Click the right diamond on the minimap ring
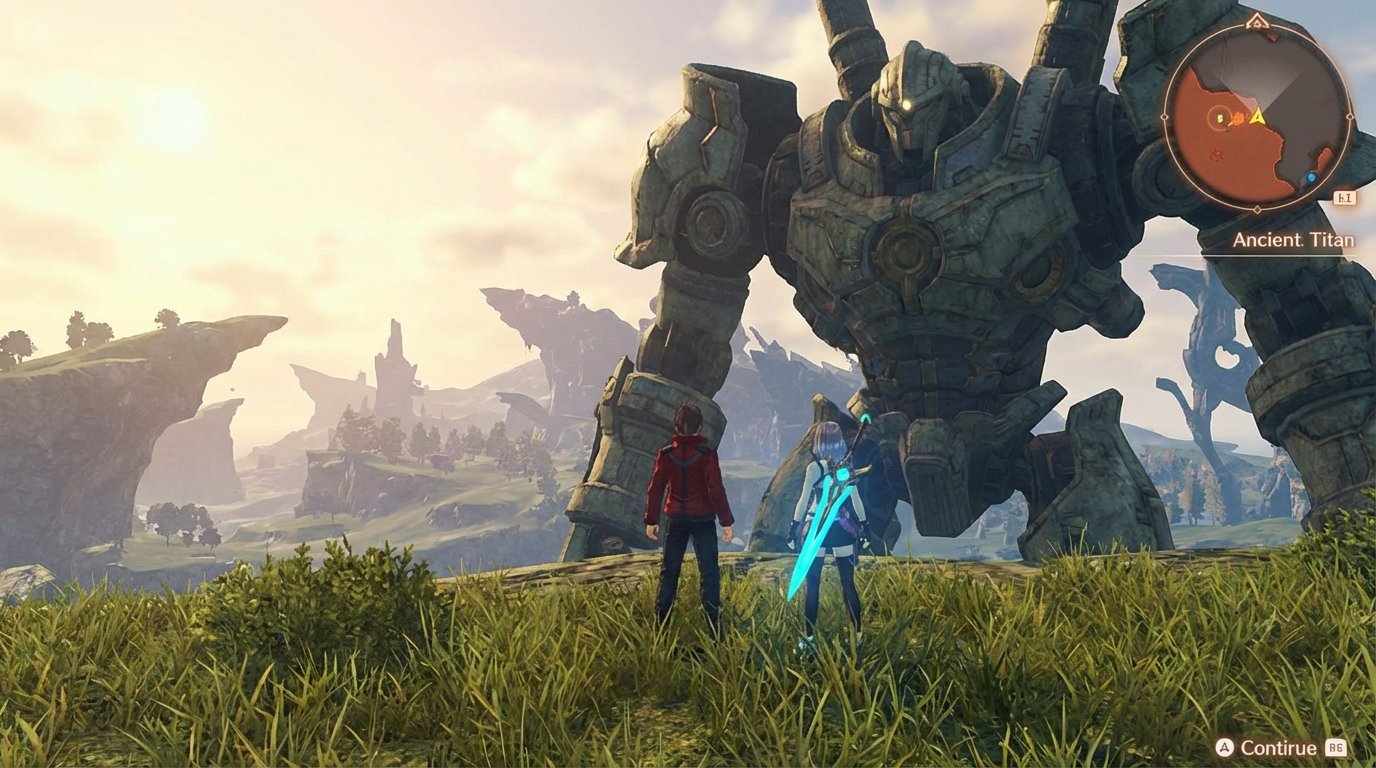Screen dimensions: 1376x768 (1352, 118)
